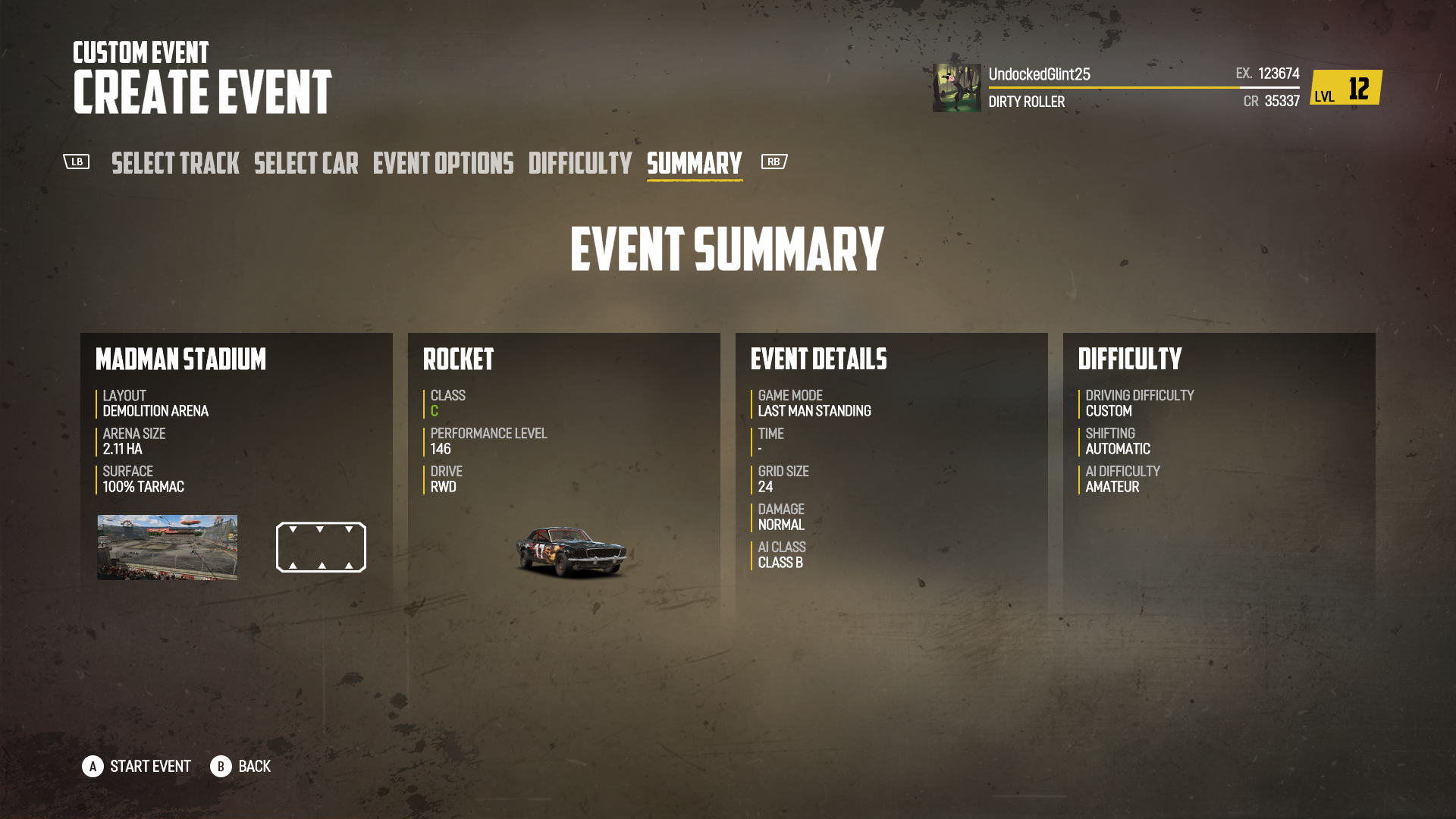Image resolution: width=1456 pixels, height=819 pixels.
Task: Click the B button icon near Back
Action: [x=221, y=767]
